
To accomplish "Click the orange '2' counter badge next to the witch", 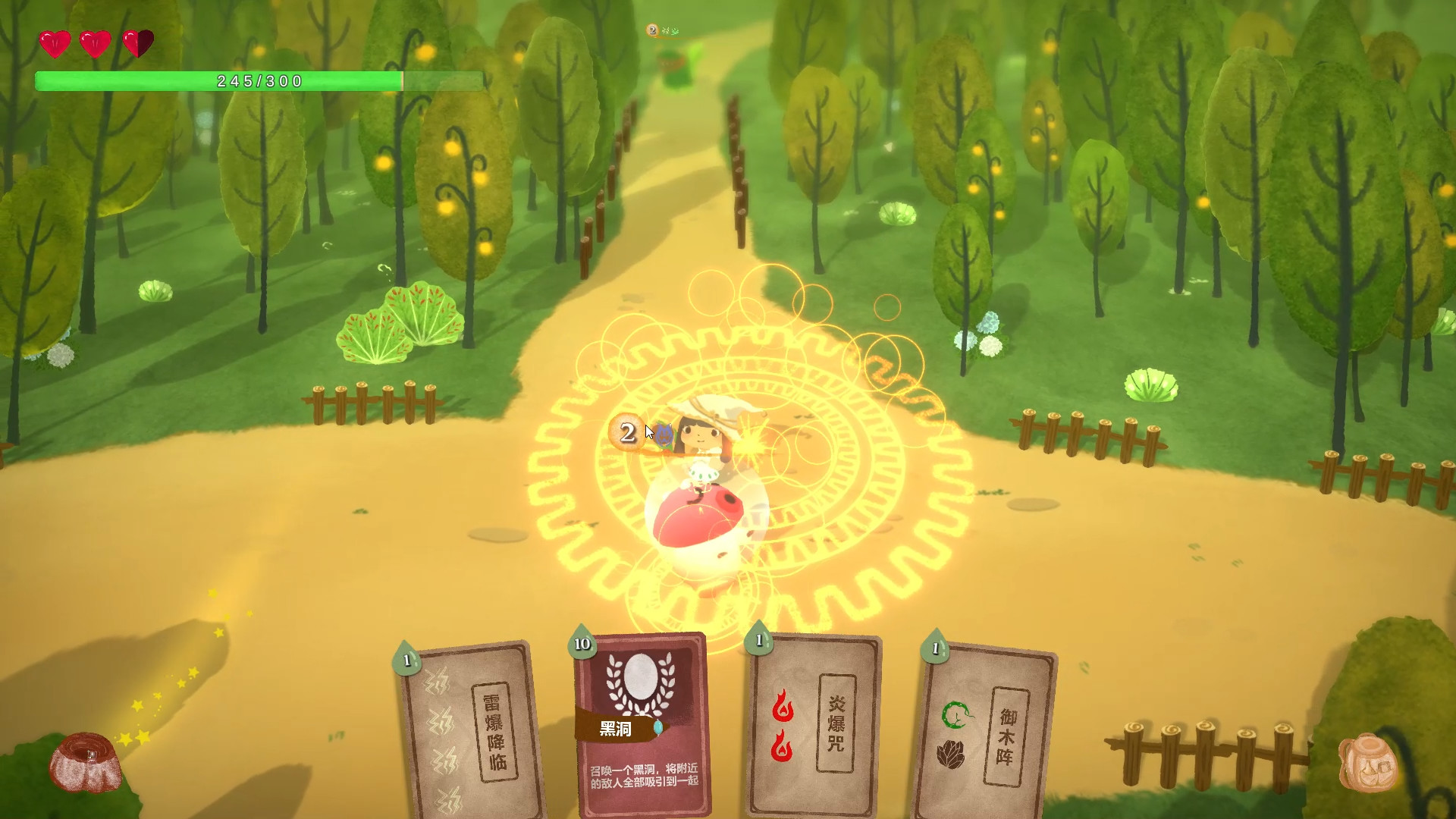I will coord(626,432).
